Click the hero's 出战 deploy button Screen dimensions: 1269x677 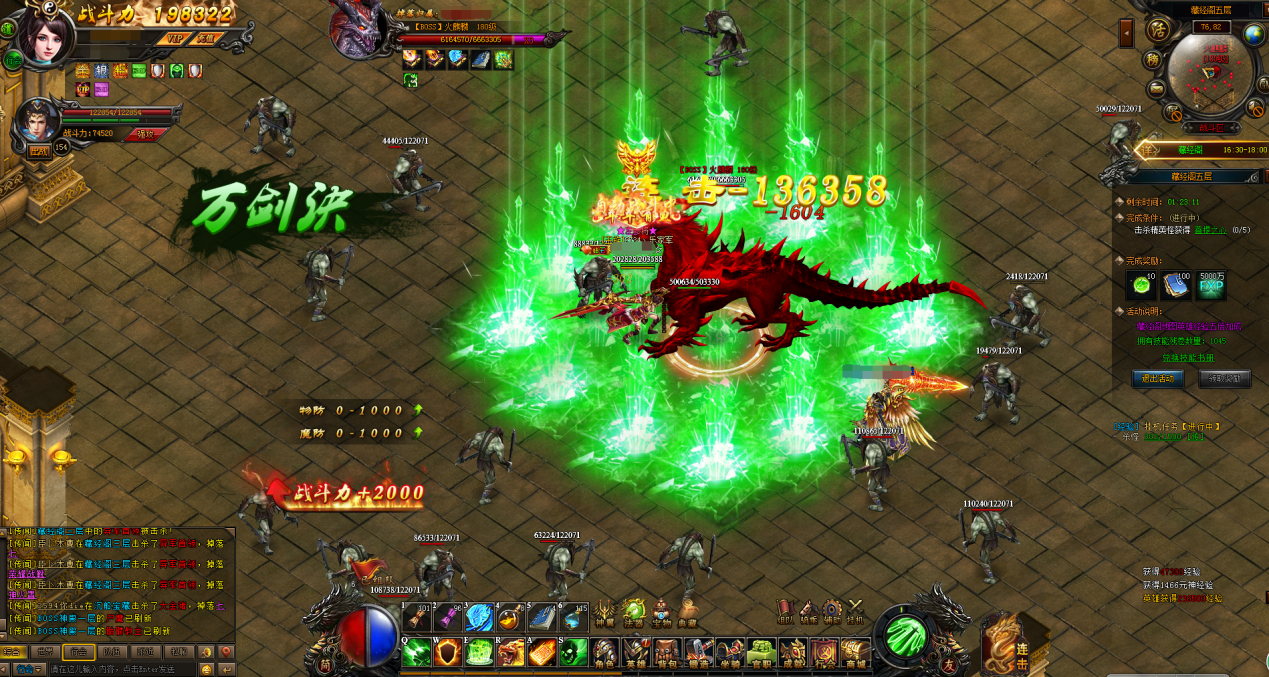click(38, 151)
